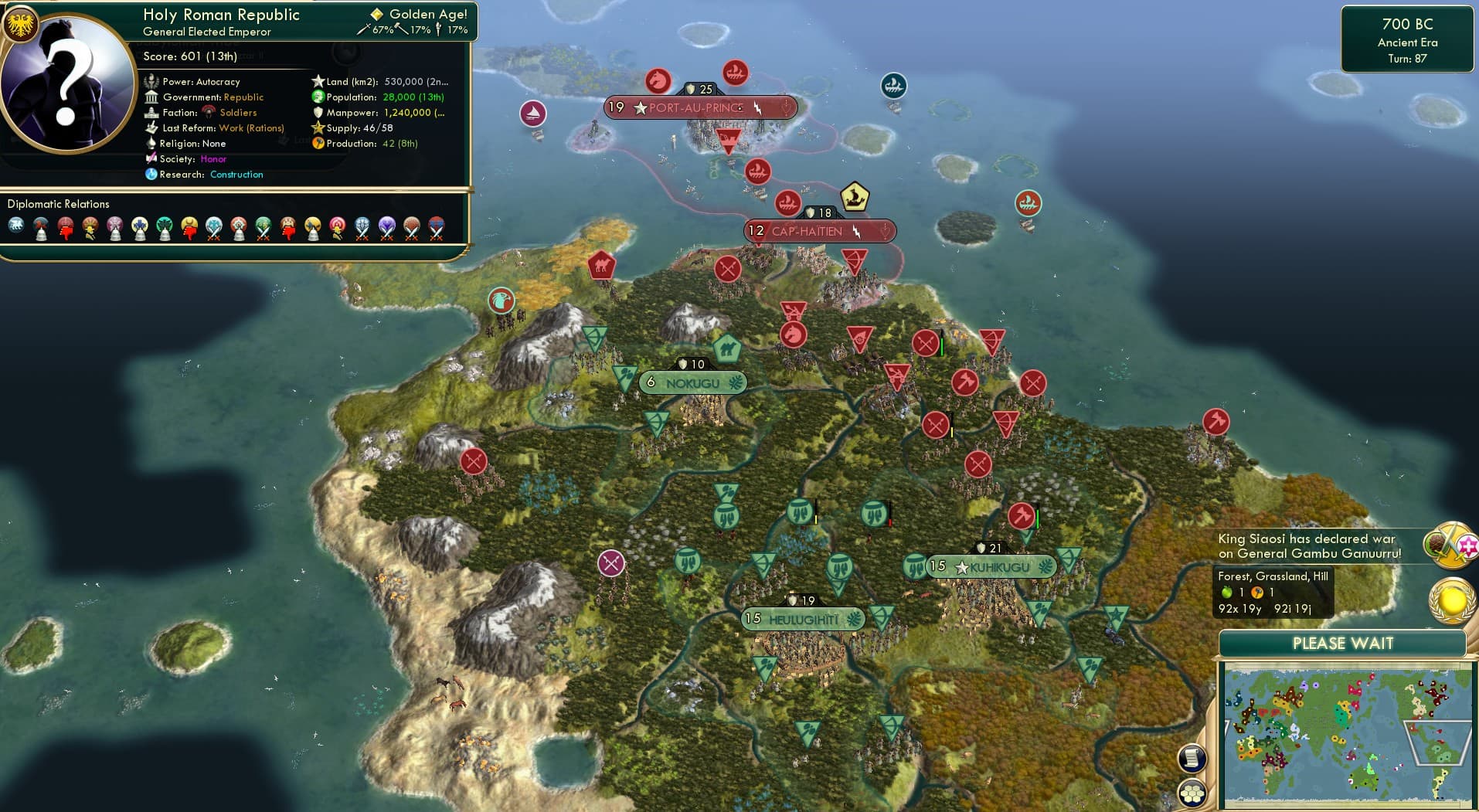The width and height of the screenshot is (1479, 812).
Task: Open the notification log scroll icon
Action: coord(1192,757)
